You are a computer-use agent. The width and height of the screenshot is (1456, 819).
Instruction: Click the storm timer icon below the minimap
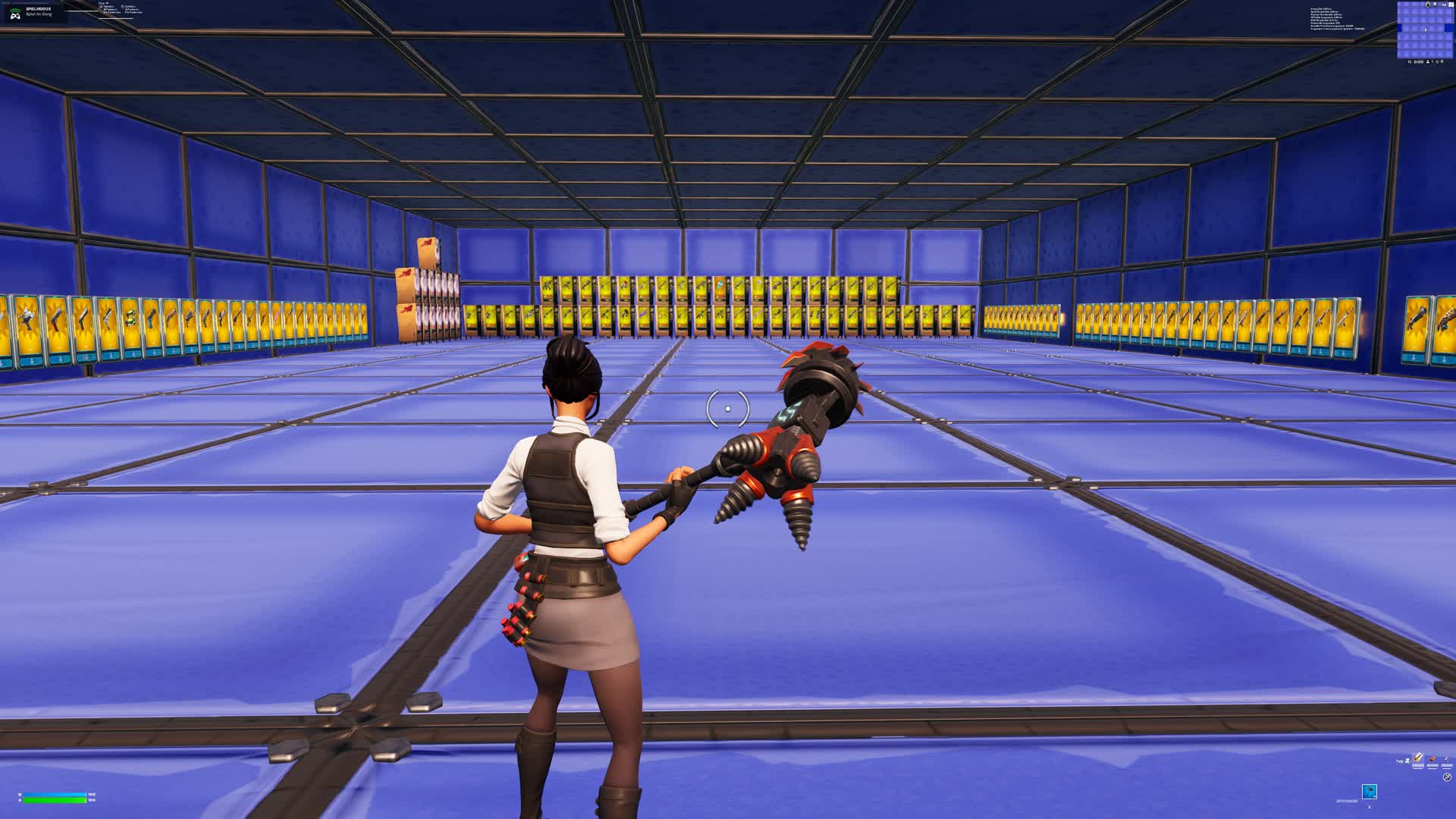tap(1410, 61)
